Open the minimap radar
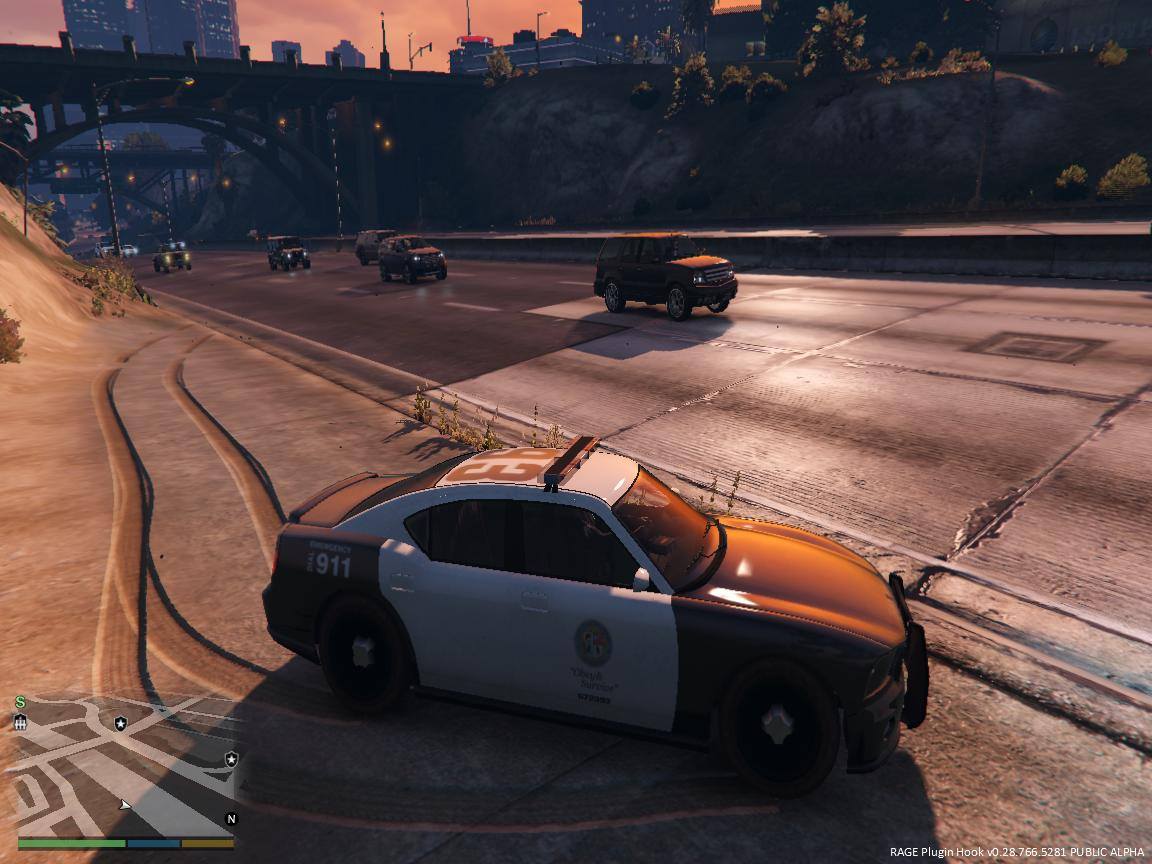This screenshot has width=1152, height=864. 125,764
